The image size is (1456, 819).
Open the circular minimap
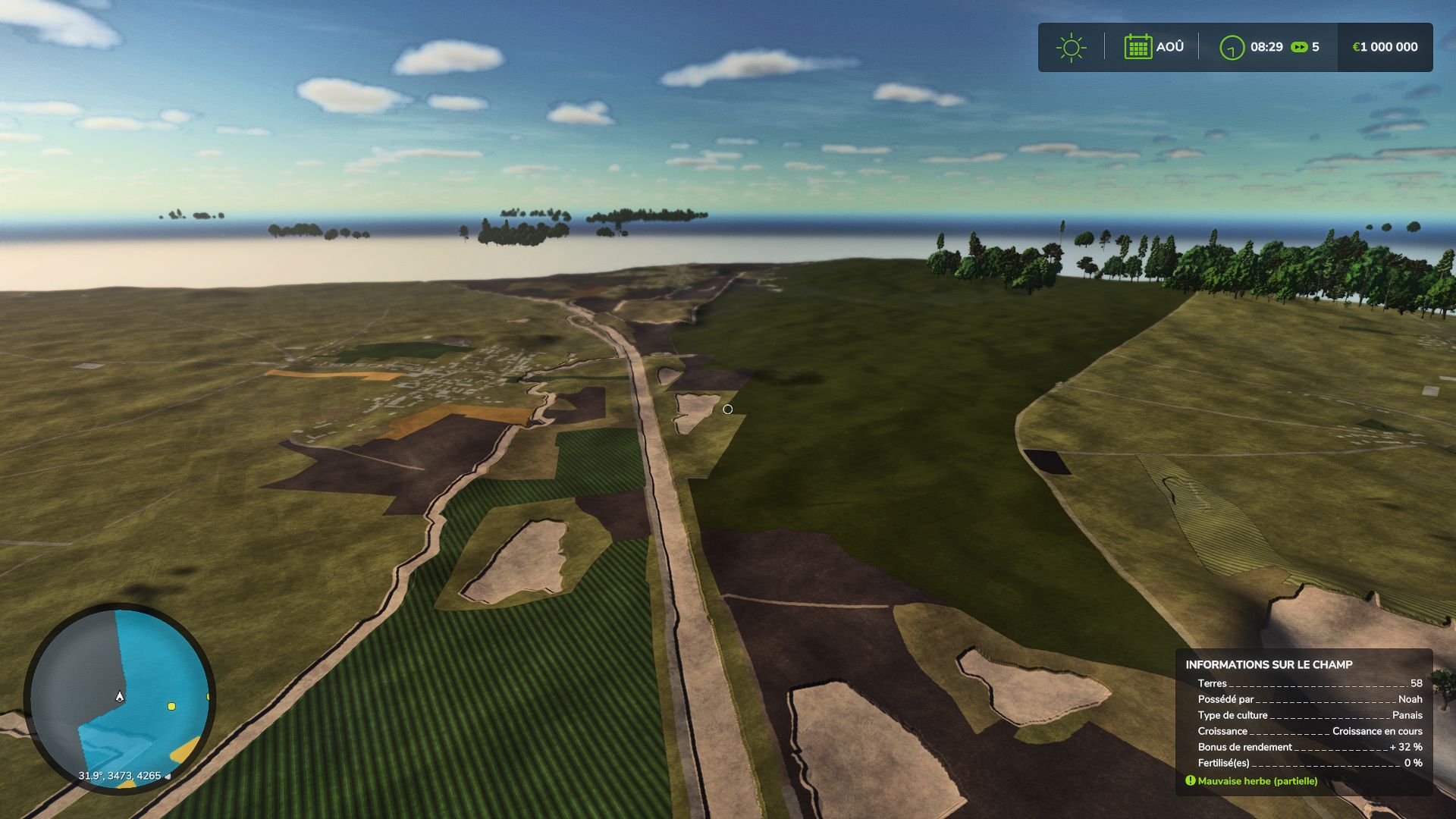click(x=120, y=698)
